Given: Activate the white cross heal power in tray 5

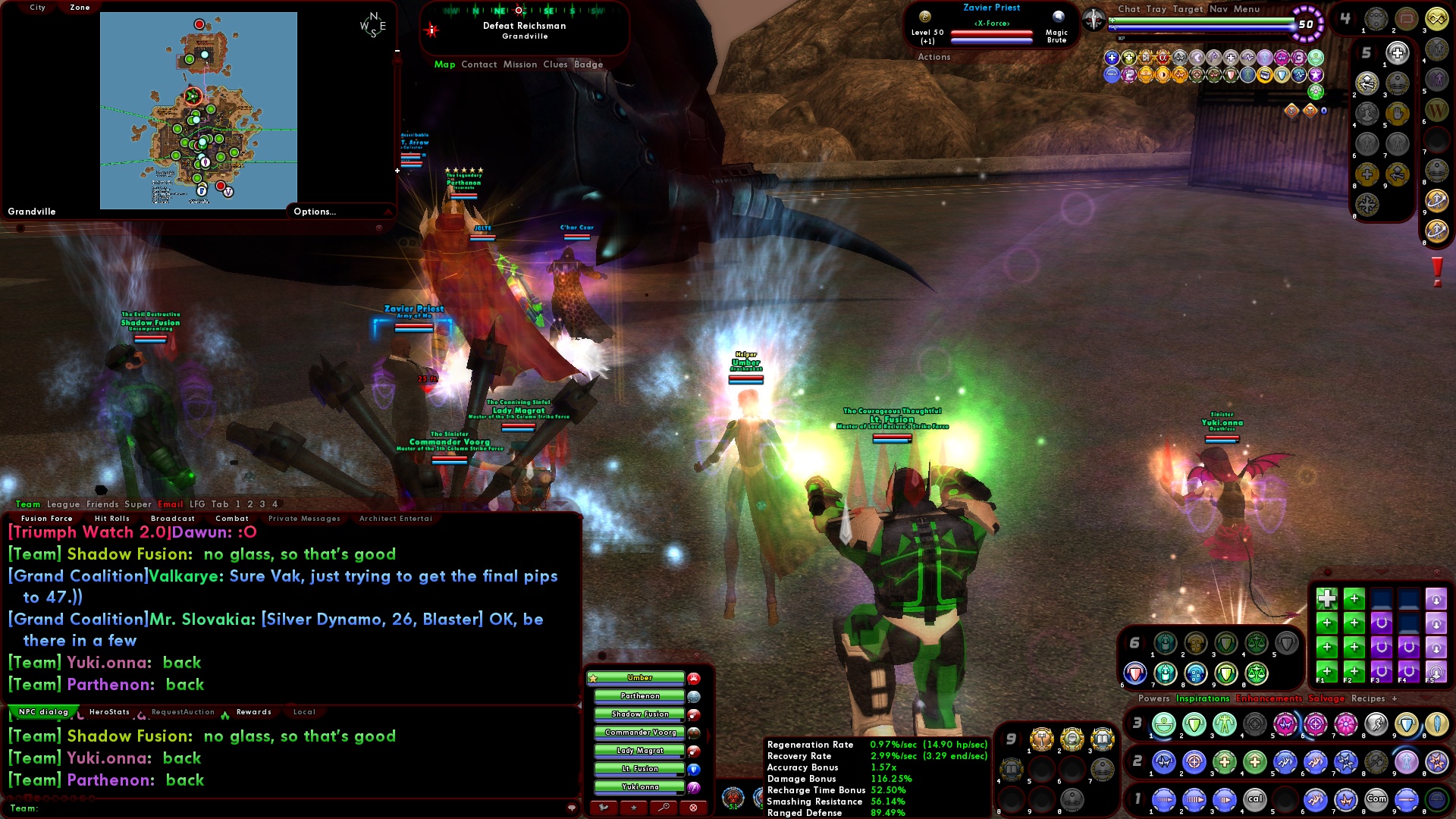Looking at the screenshot, I should tap(1397, 53).
